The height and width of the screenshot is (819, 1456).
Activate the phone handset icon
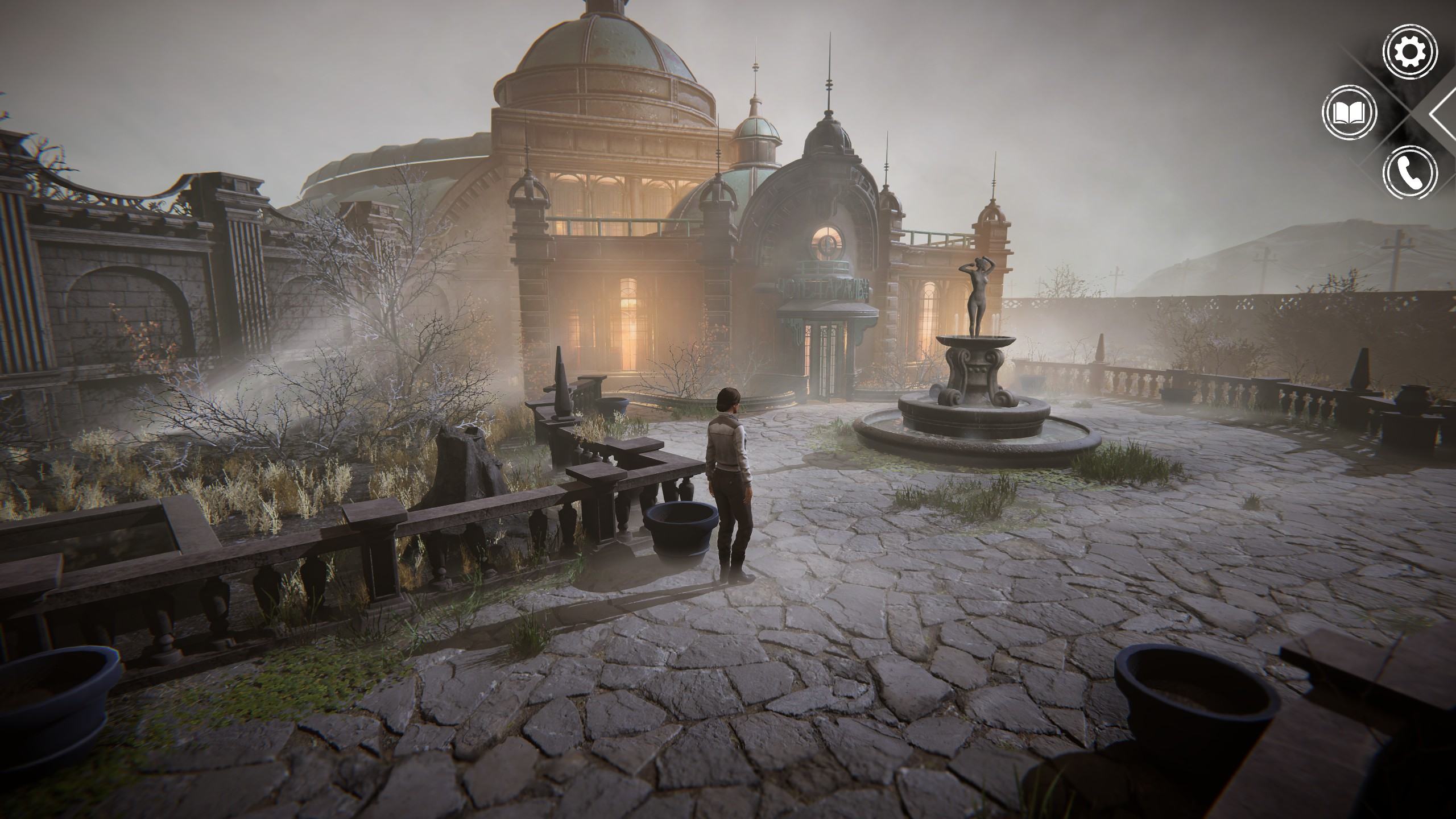point(1409,173)
